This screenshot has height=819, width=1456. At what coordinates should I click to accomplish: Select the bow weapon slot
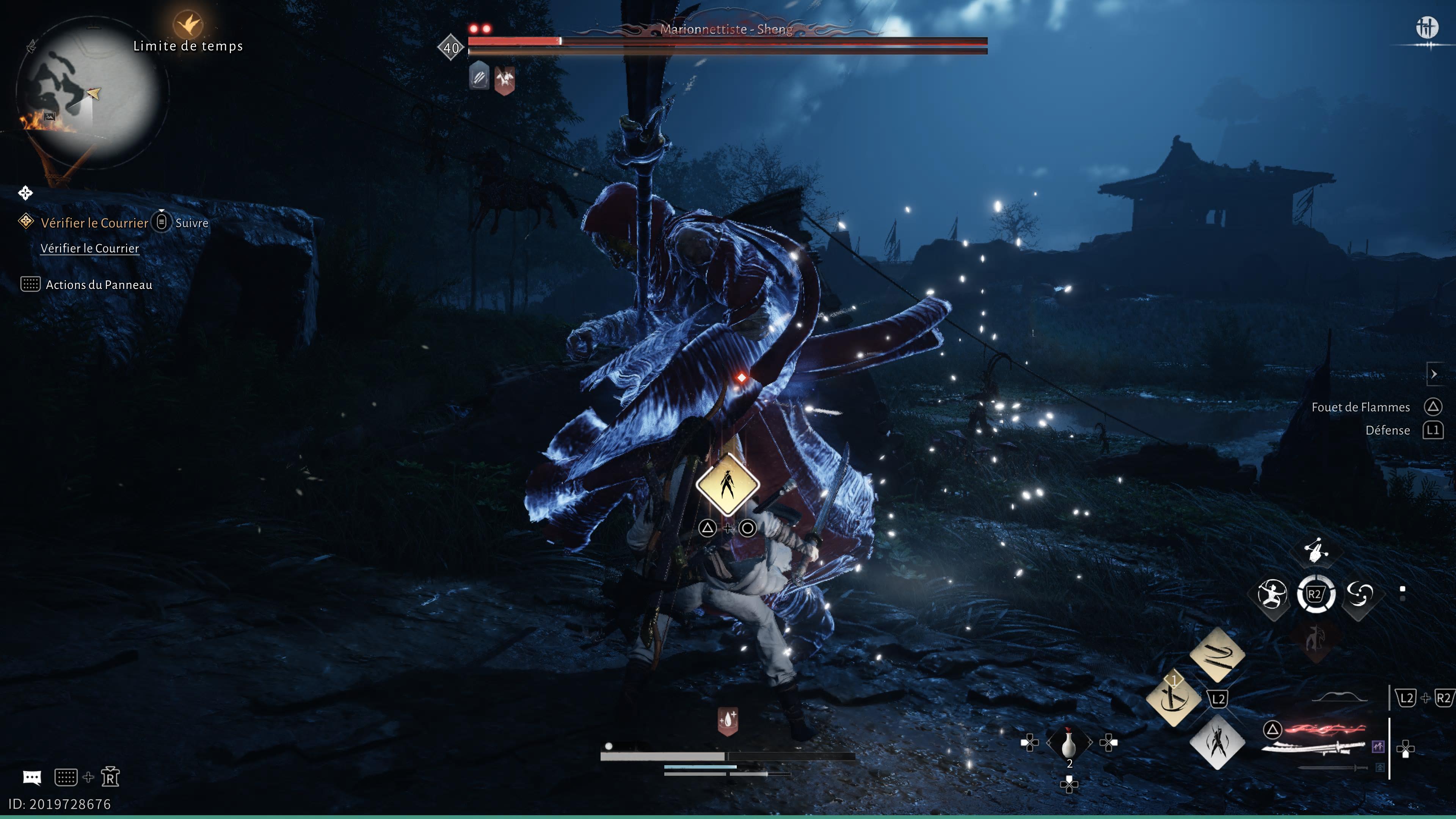pyautogui.click(x=1338, y=697)
